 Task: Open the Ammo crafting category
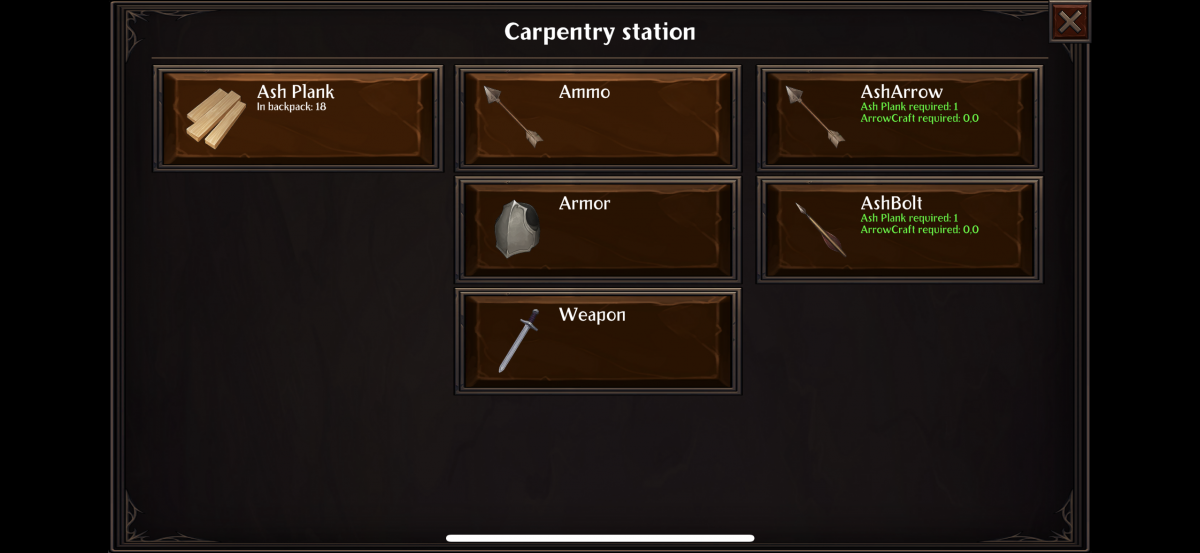coord(598,118)
